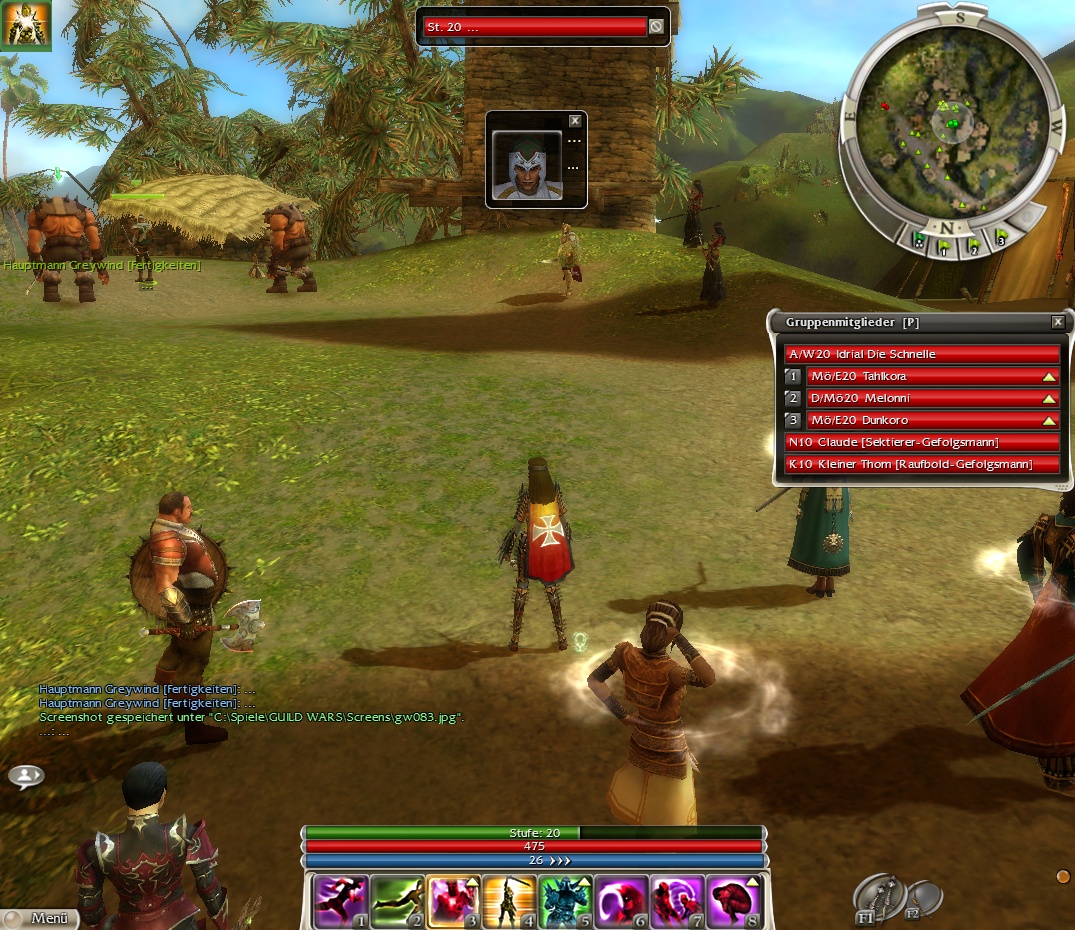Close the NPC portrait dialog
This screenshot has height=930, width=1075.
click(574, 121)
